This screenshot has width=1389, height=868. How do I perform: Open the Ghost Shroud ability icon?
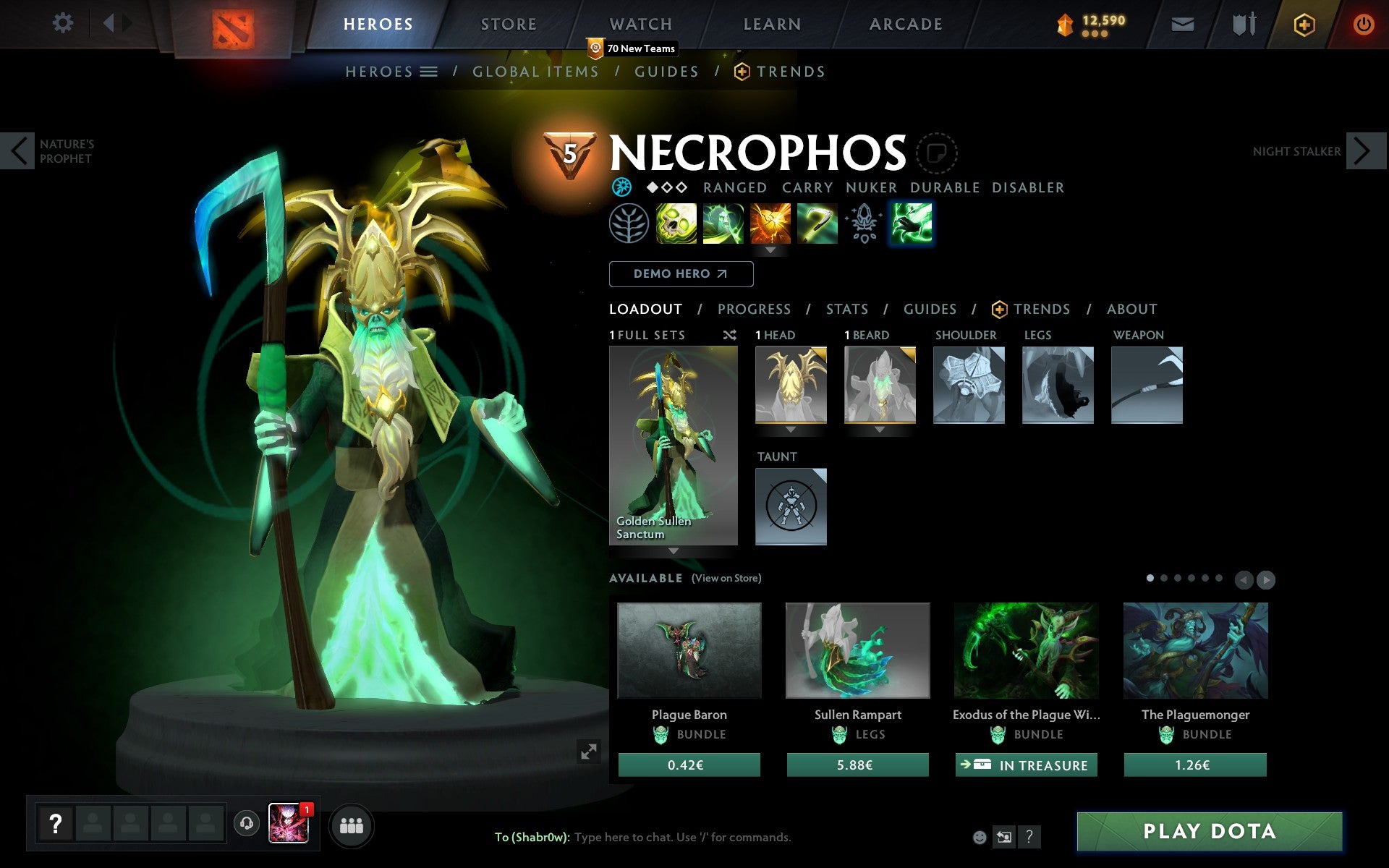[723, 224]
